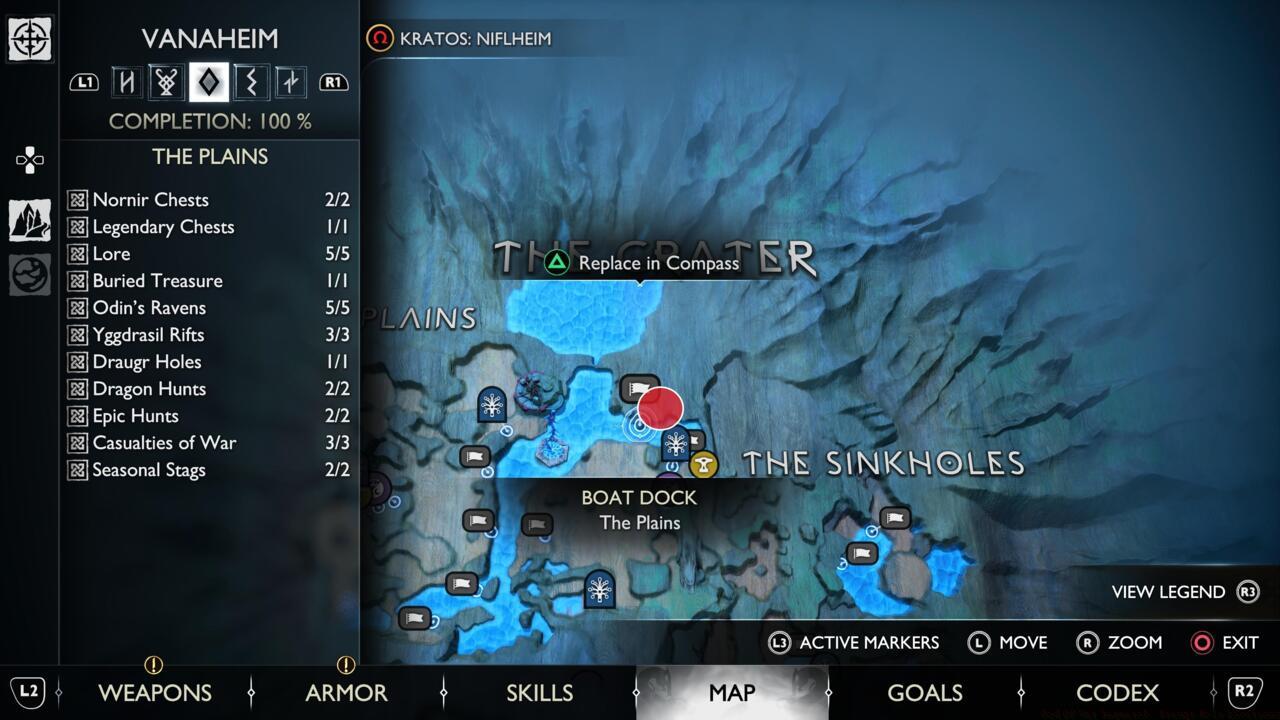Select the highlighted diamond rune realm tab
The width and height of the screenshot is (1280, 720).
(x=209, y=82)
